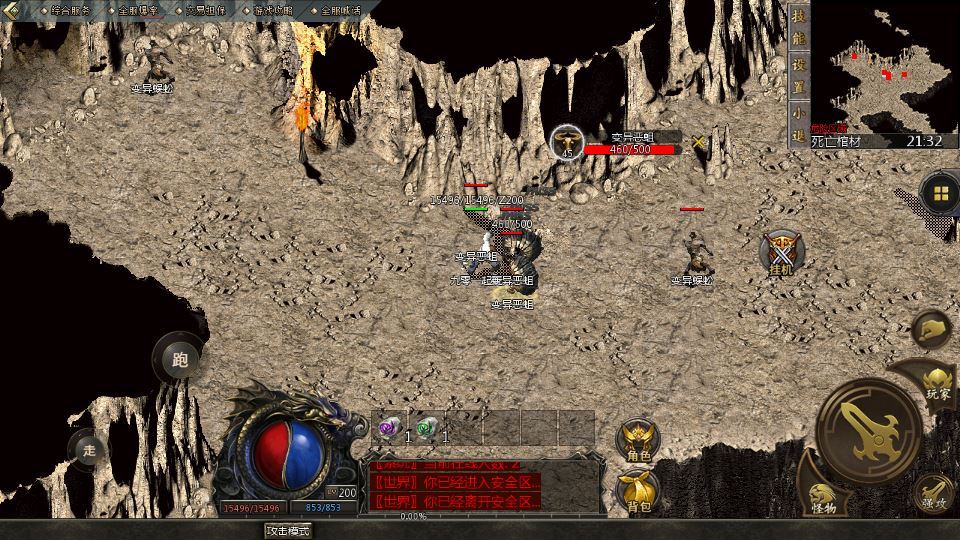The image size is (960, 540).
Task: Open the 设置 settings panel
Action: pos(798,74)
